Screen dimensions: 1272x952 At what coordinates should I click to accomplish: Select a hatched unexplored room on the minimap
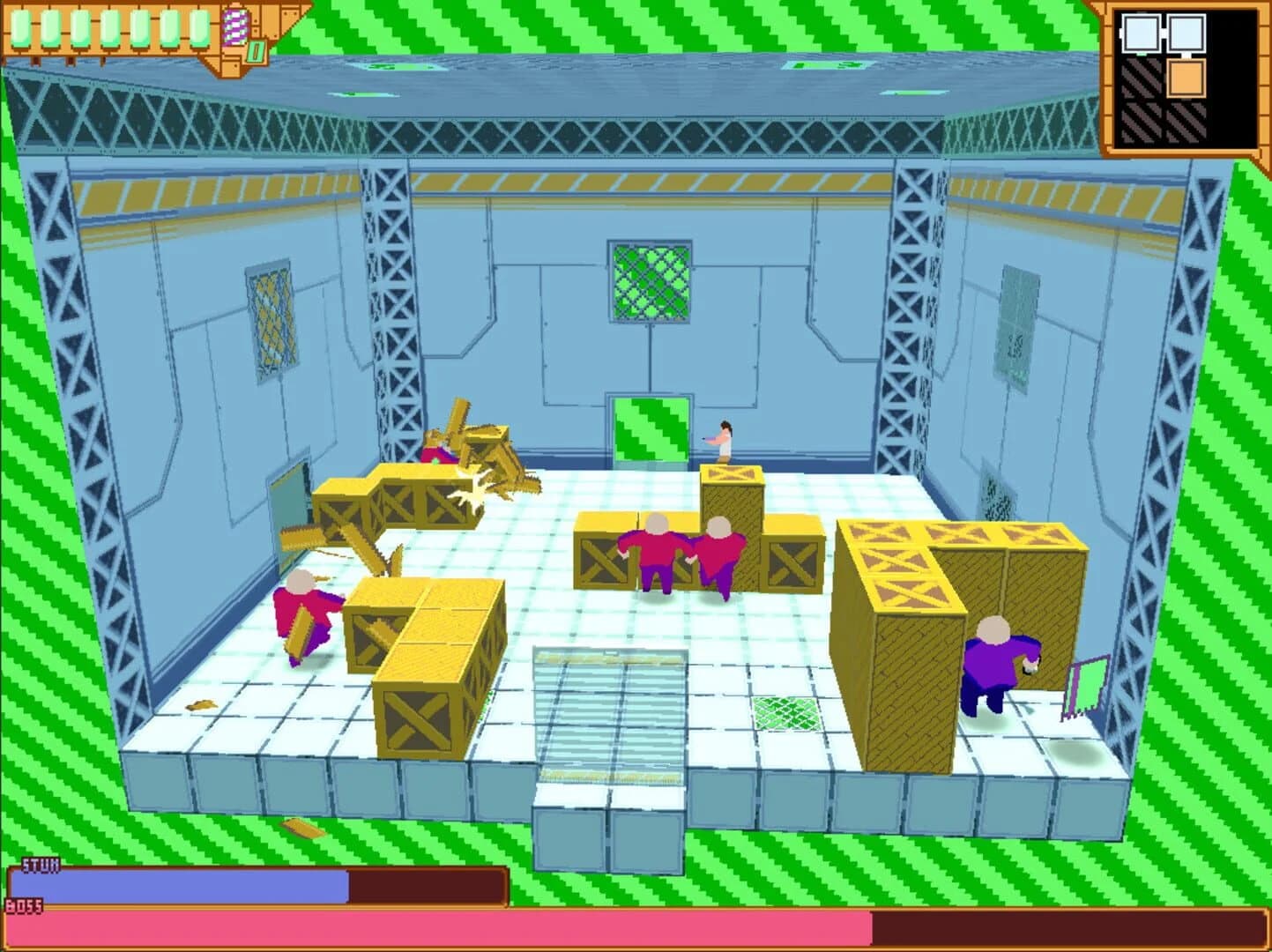point(1141,78)
